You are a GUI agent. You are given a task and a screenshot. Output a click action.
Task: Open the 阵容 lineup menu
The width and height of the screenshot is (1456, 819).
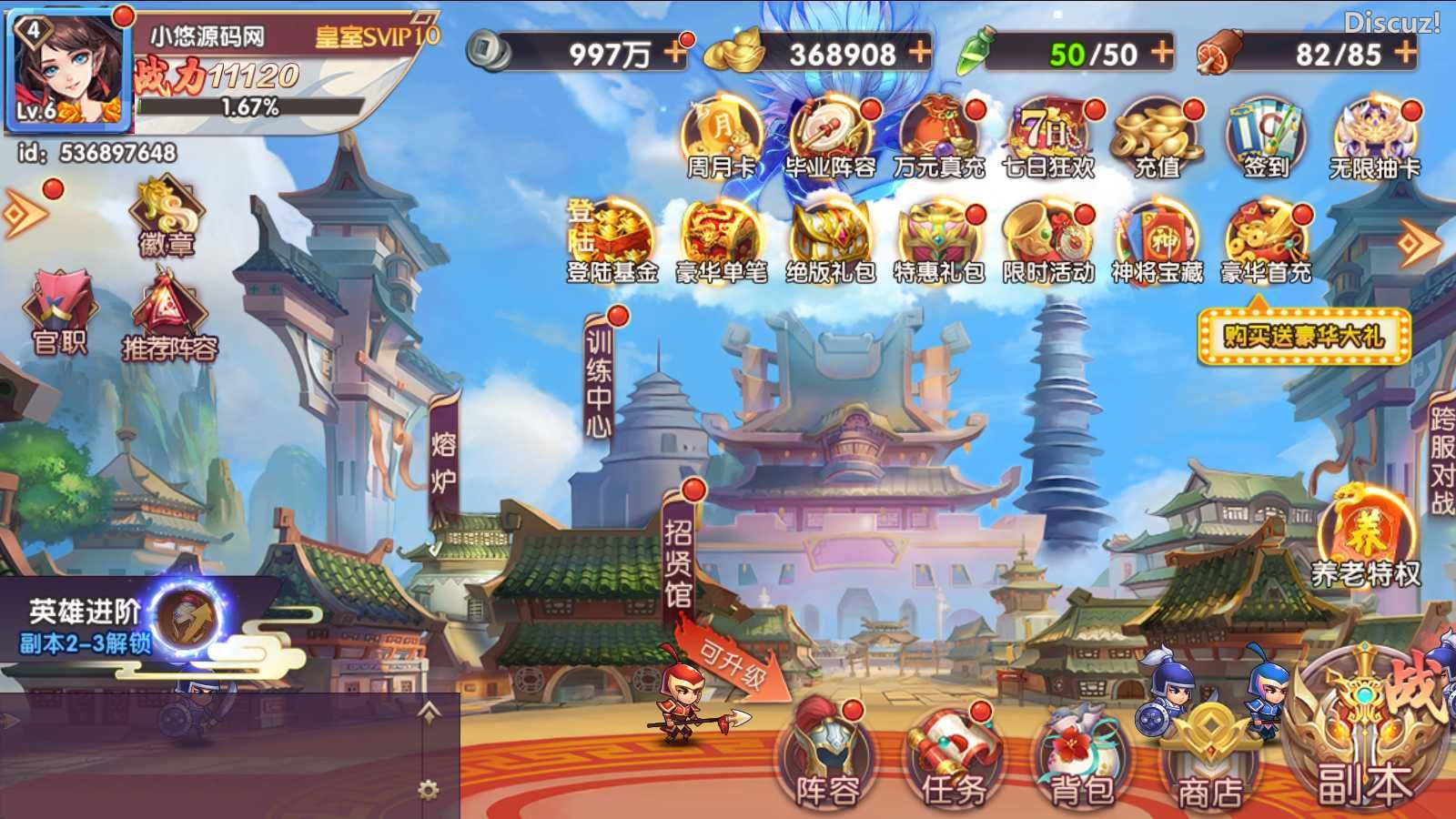coord(826,755)
